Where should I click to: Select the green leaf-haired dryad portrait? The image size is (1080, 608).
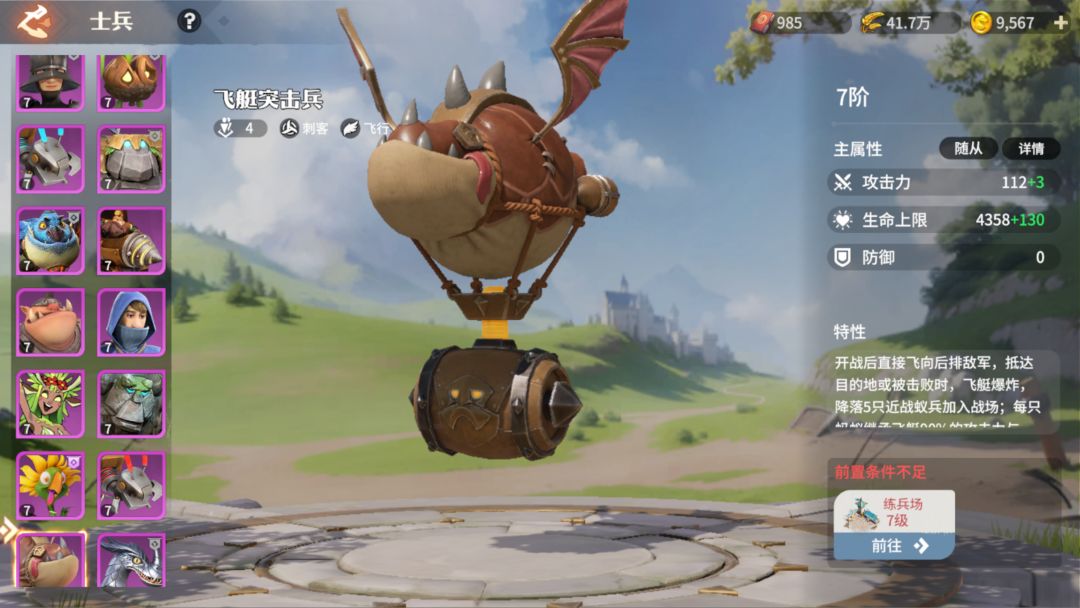click(50, 404)
